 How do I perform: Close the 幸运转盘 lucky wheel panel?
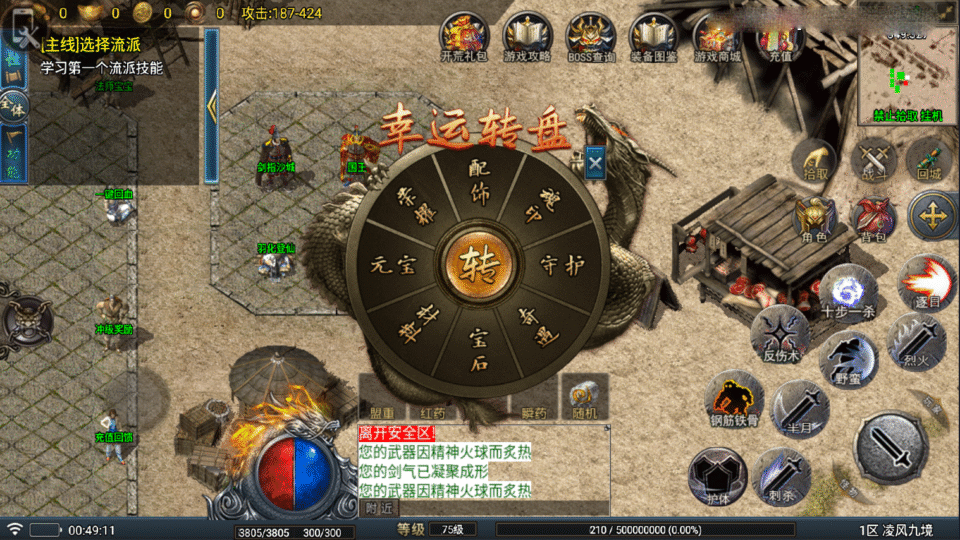point(595,162)
